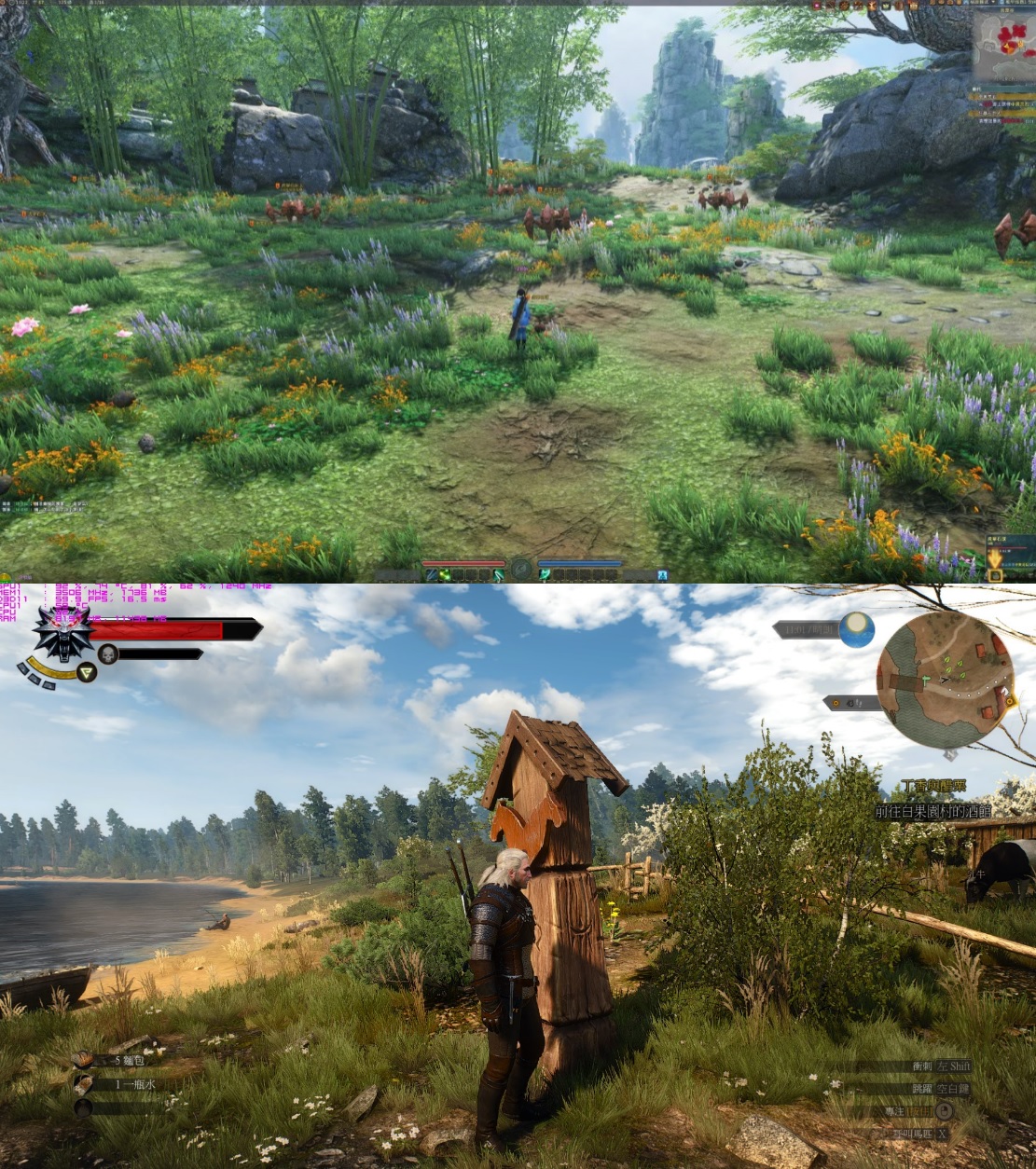
Task: Open the top-right region map with red markers
Action: click(1004, 44)
